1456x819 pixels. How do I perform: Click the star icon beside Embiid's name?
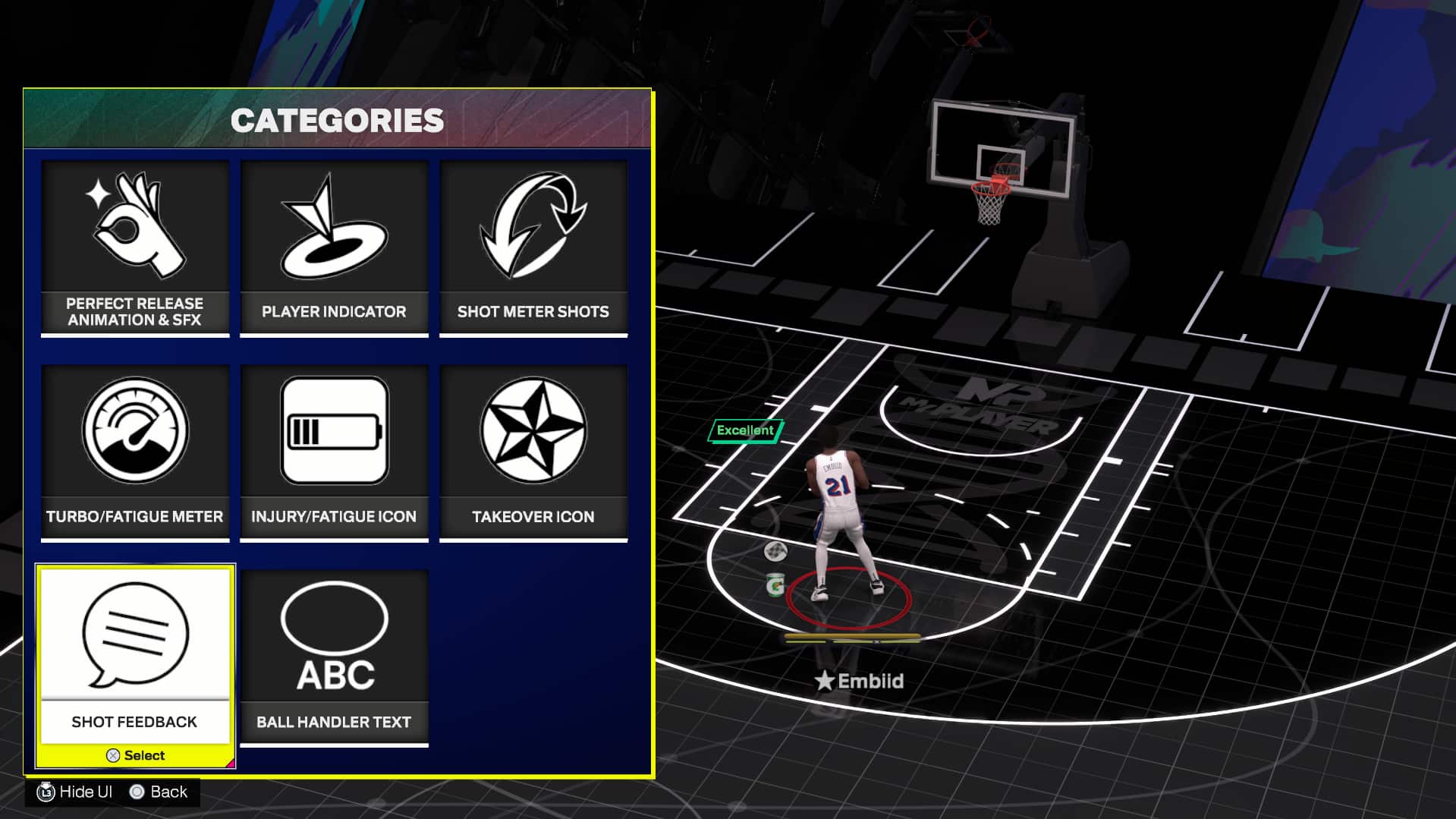coord(826,681)
